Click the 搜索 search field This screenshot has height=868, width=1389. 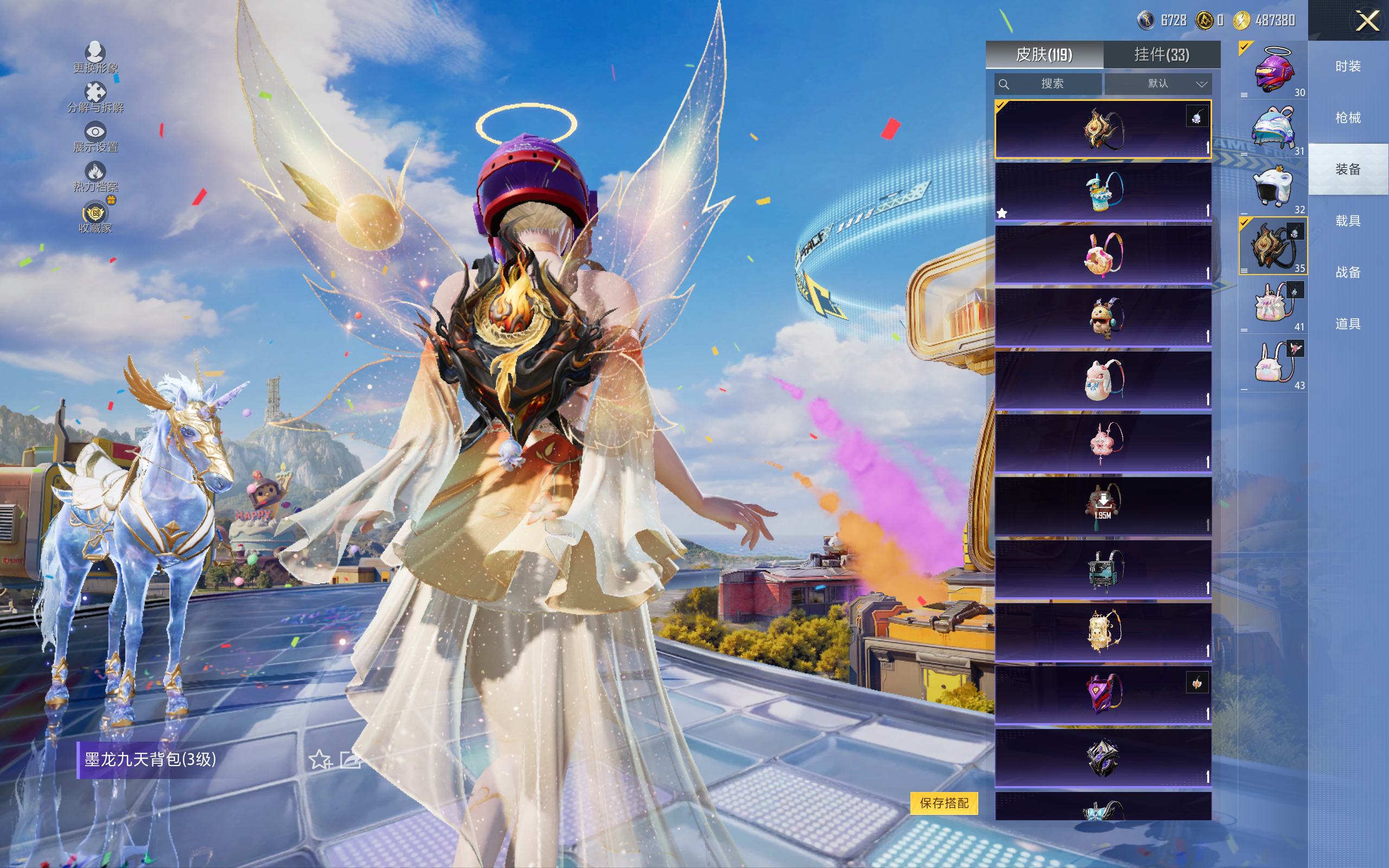coord(1048,84)
